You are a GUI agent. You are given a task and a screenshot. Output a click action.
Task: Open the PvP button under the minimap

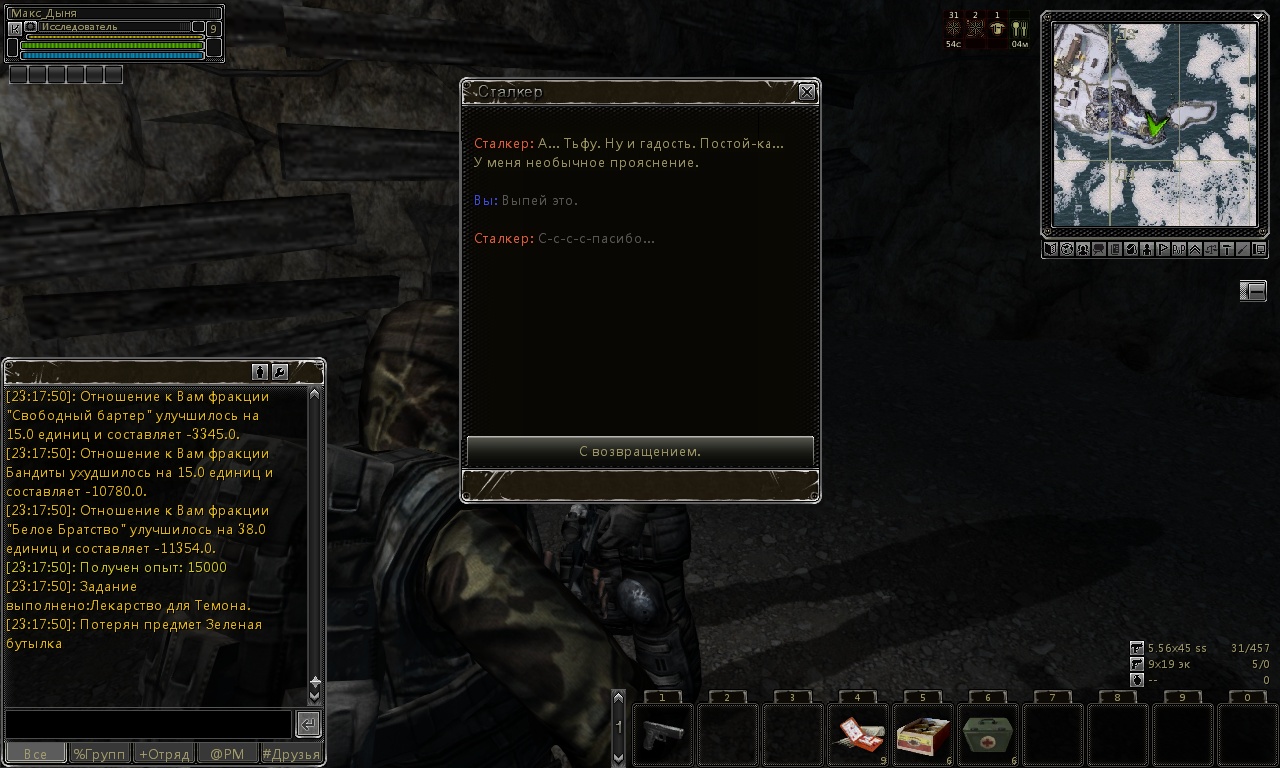tap(1179, 250)
